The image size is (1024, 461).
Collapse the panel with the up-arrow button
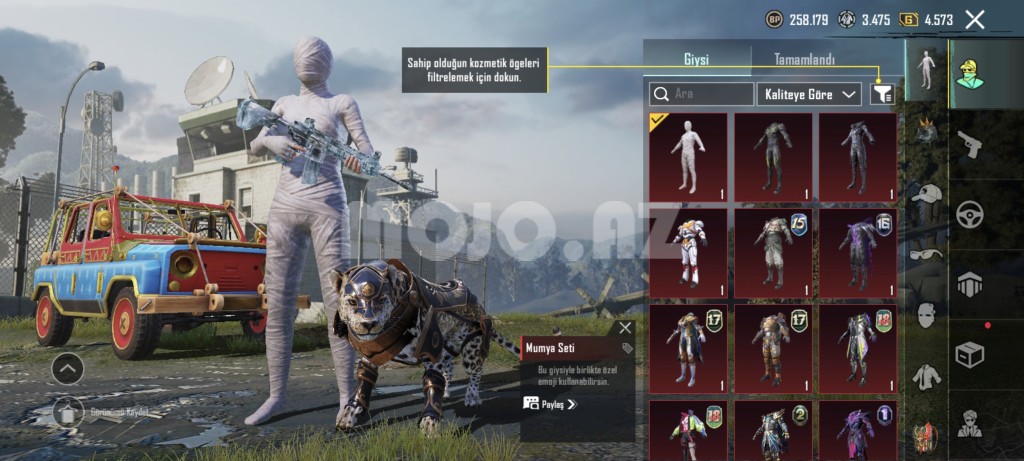click(67, 369)
